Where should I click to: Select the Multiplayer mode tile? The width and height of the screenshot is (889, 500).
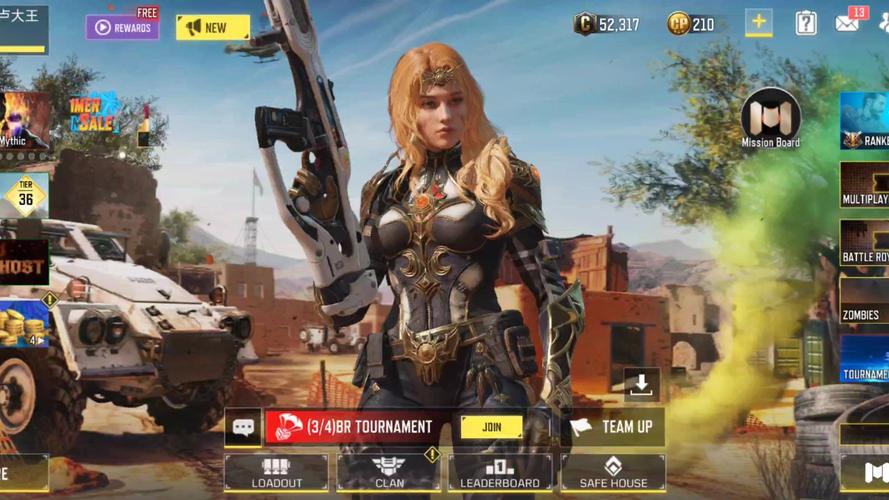(x=865, y=185)
